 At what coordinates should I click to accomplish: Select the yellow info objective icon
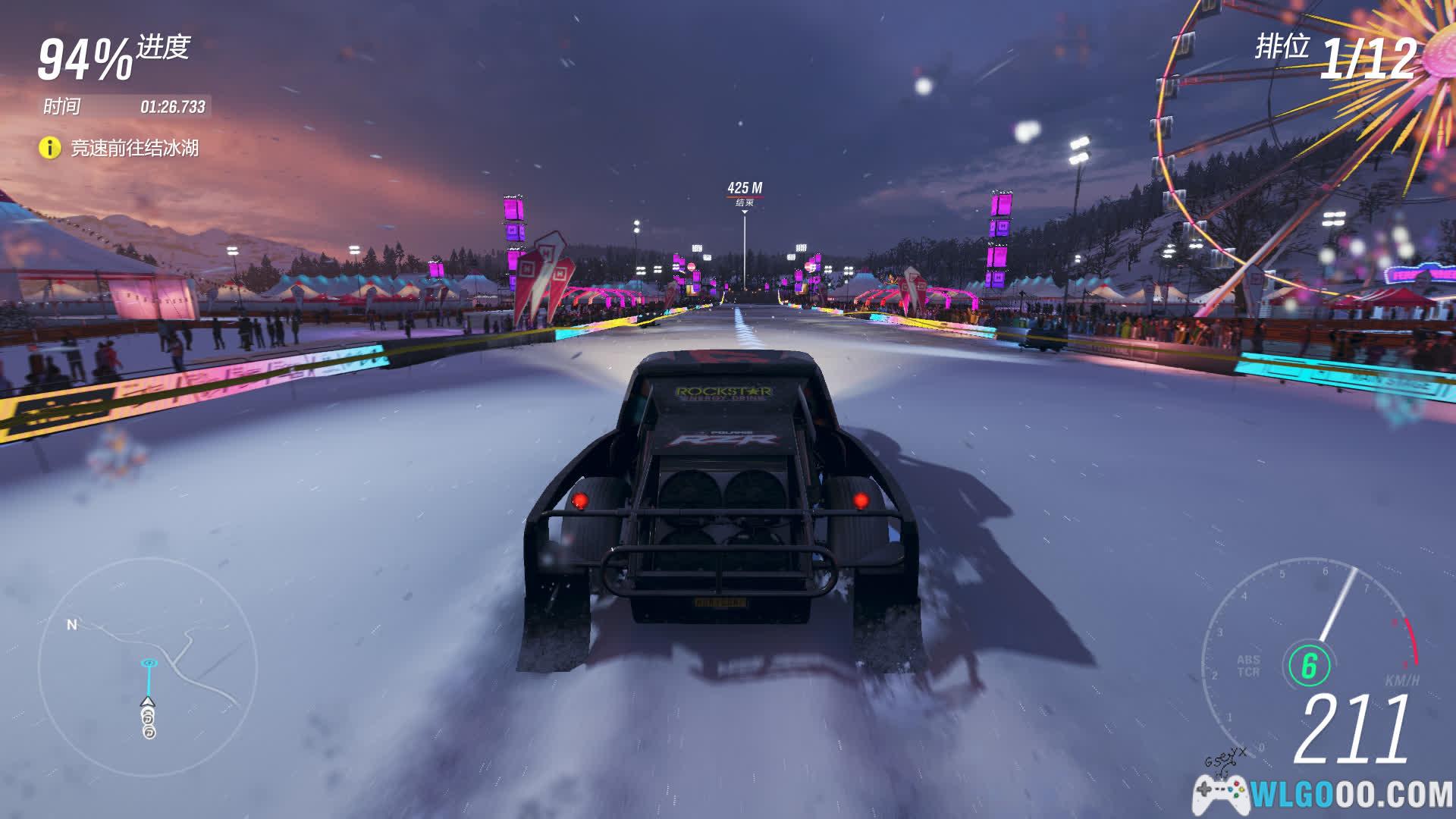[49, 147]
